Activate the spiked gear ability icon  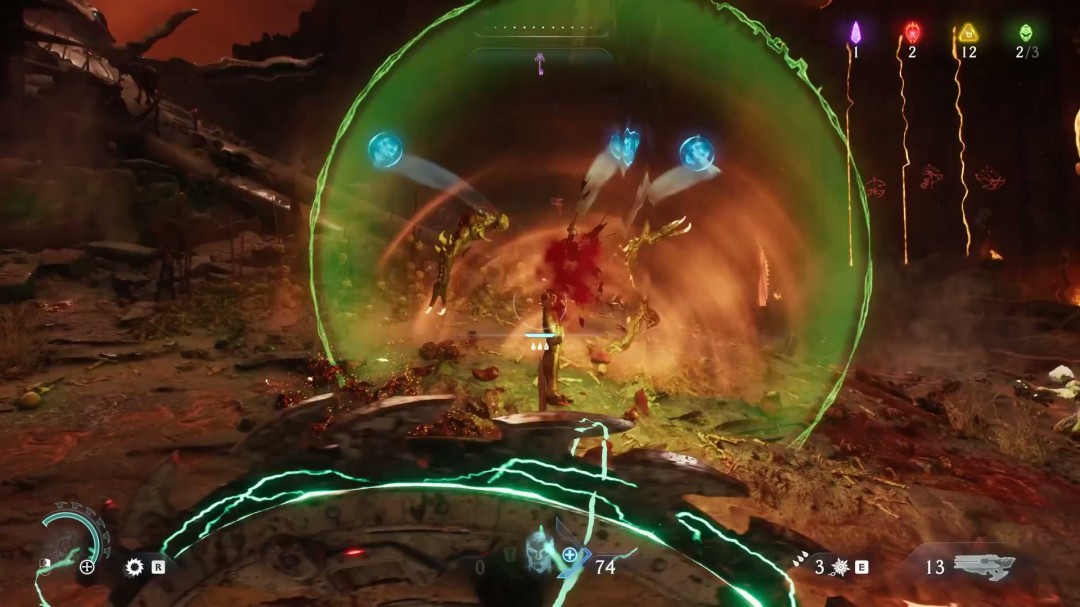pos(134,567)
